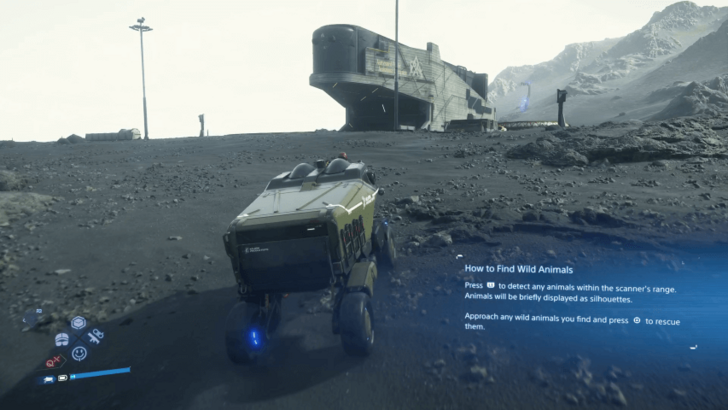
Task: Choose the boots icon in the wheel
Action: point(61,338)
